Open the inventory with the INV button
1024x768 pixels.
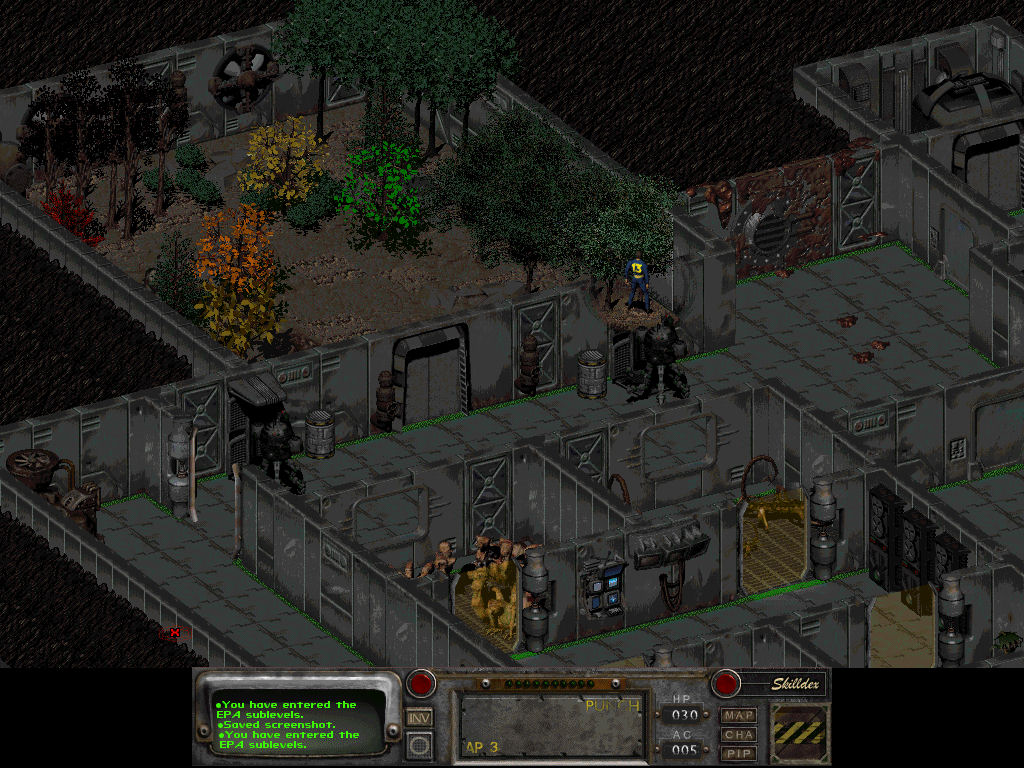tap(419, 717)
